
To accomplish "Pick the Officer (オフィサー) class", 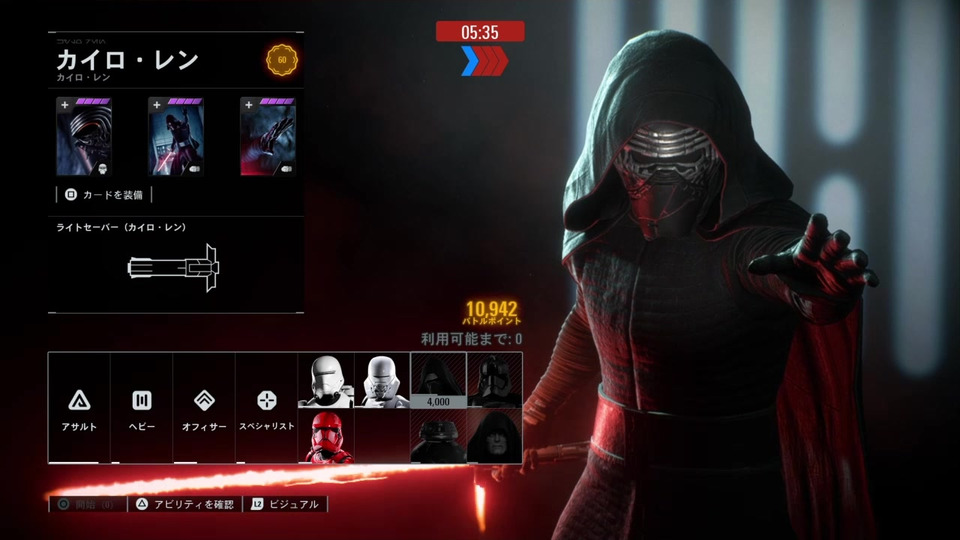I will (204, 407).
